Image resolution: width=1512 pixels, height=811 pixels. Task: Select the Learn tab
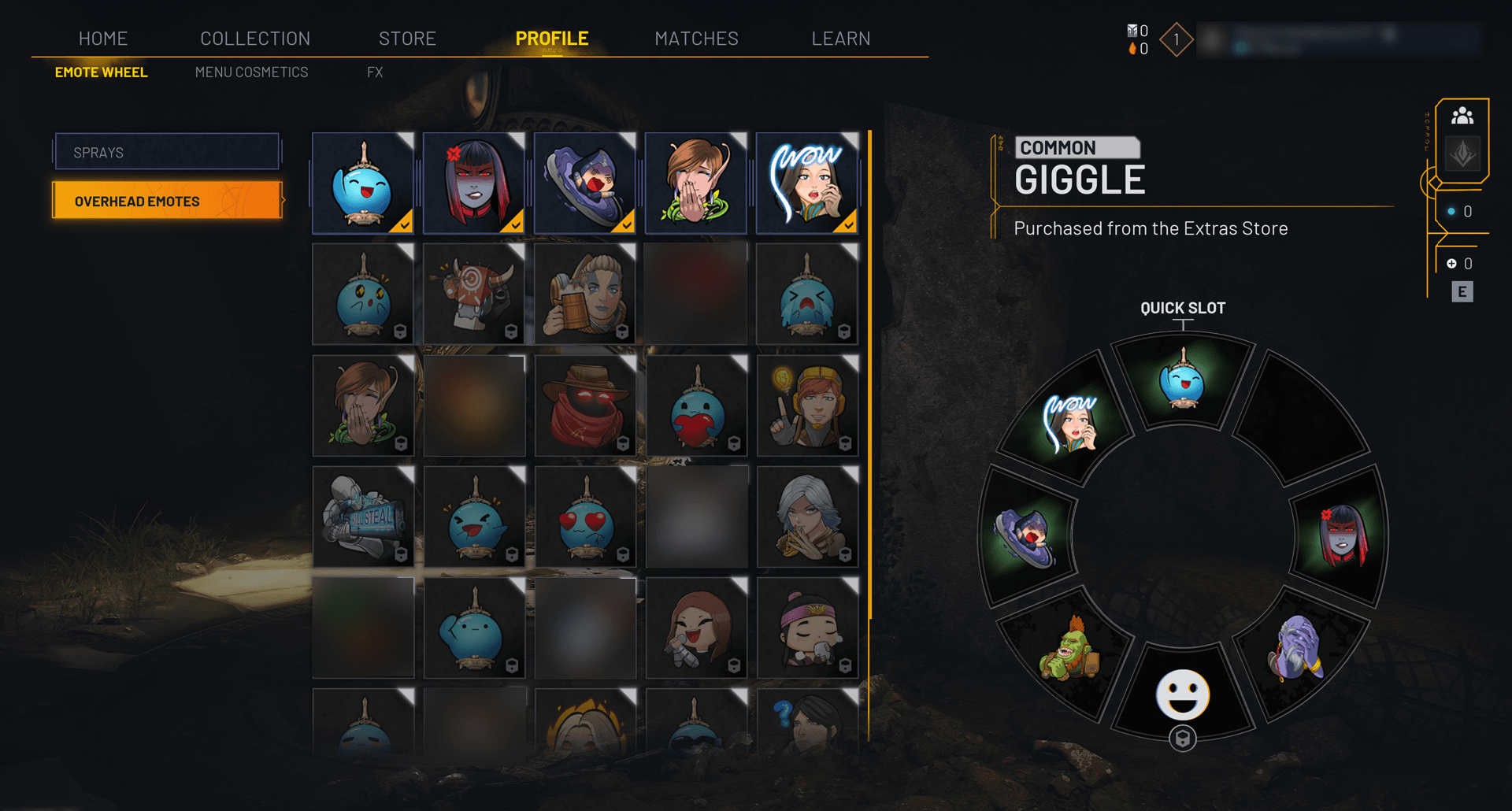coord(840,39)
